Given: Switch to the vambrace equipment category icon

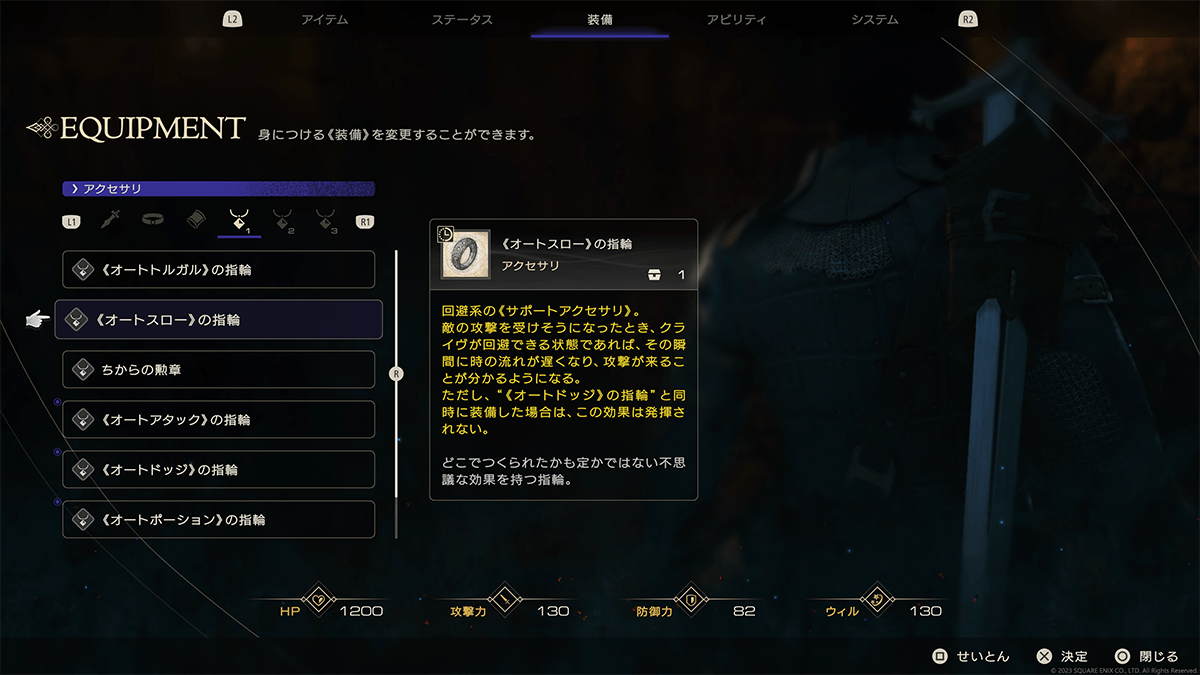Looking at the screenshot, I should pyautogui.click(x=196, y=220).
